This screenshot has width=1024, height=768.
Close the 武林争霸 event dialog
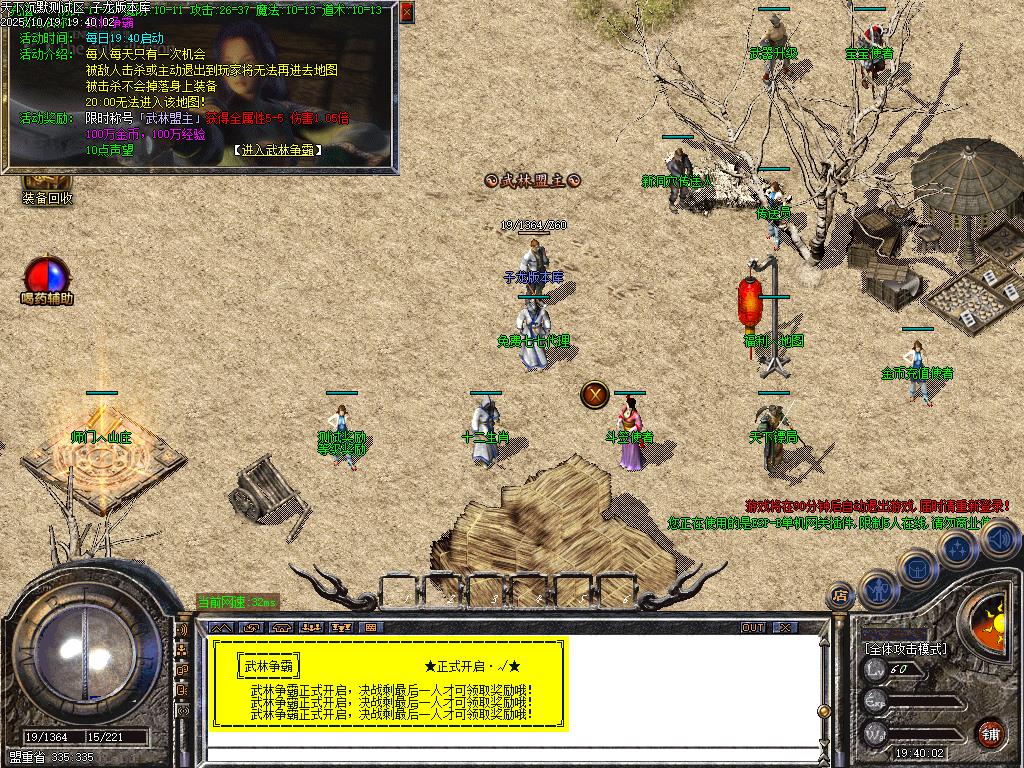click(x=406, y=12)
